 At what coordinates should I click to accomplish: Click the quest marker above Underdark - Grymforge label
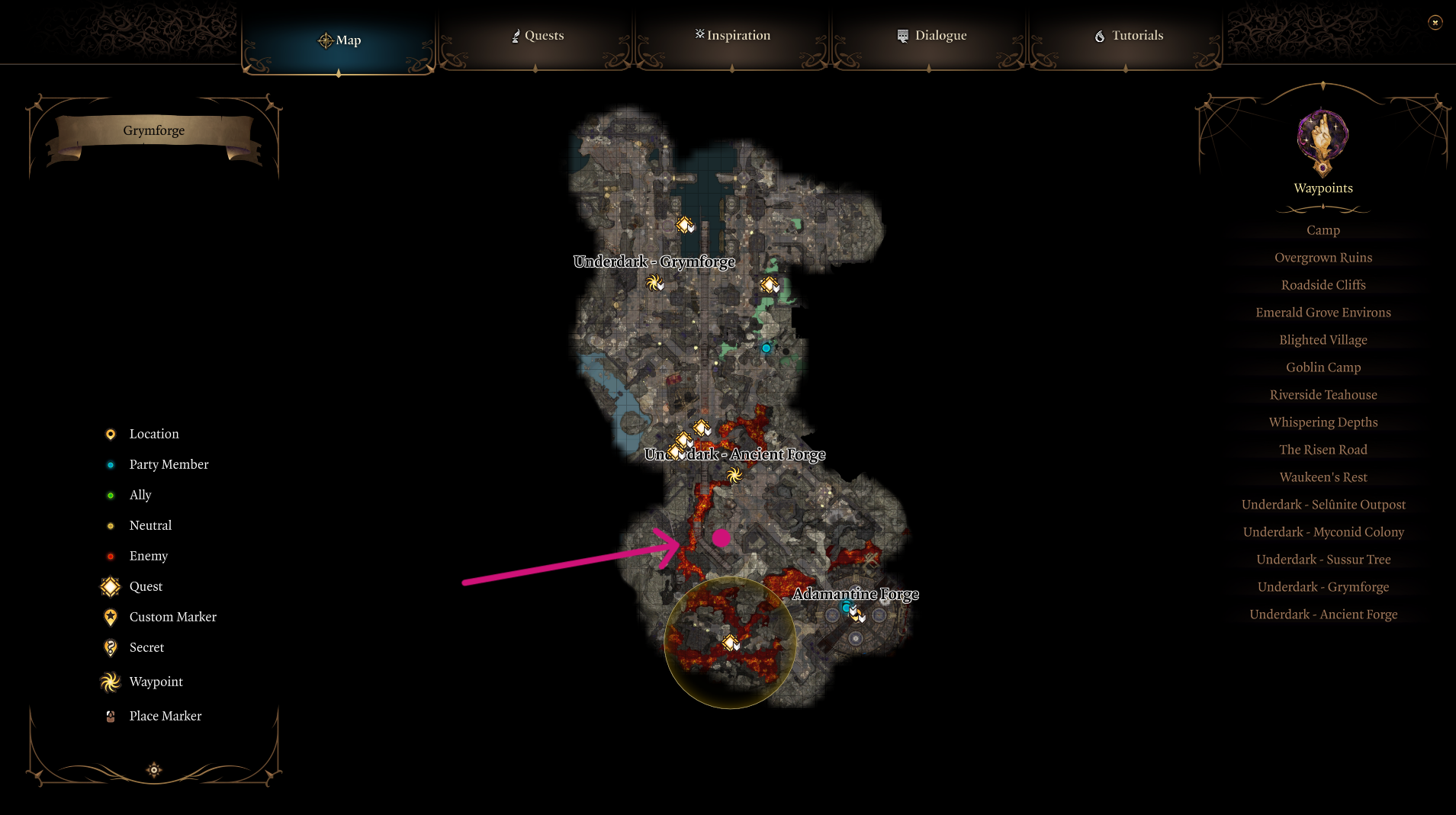(x=684, y=224)
